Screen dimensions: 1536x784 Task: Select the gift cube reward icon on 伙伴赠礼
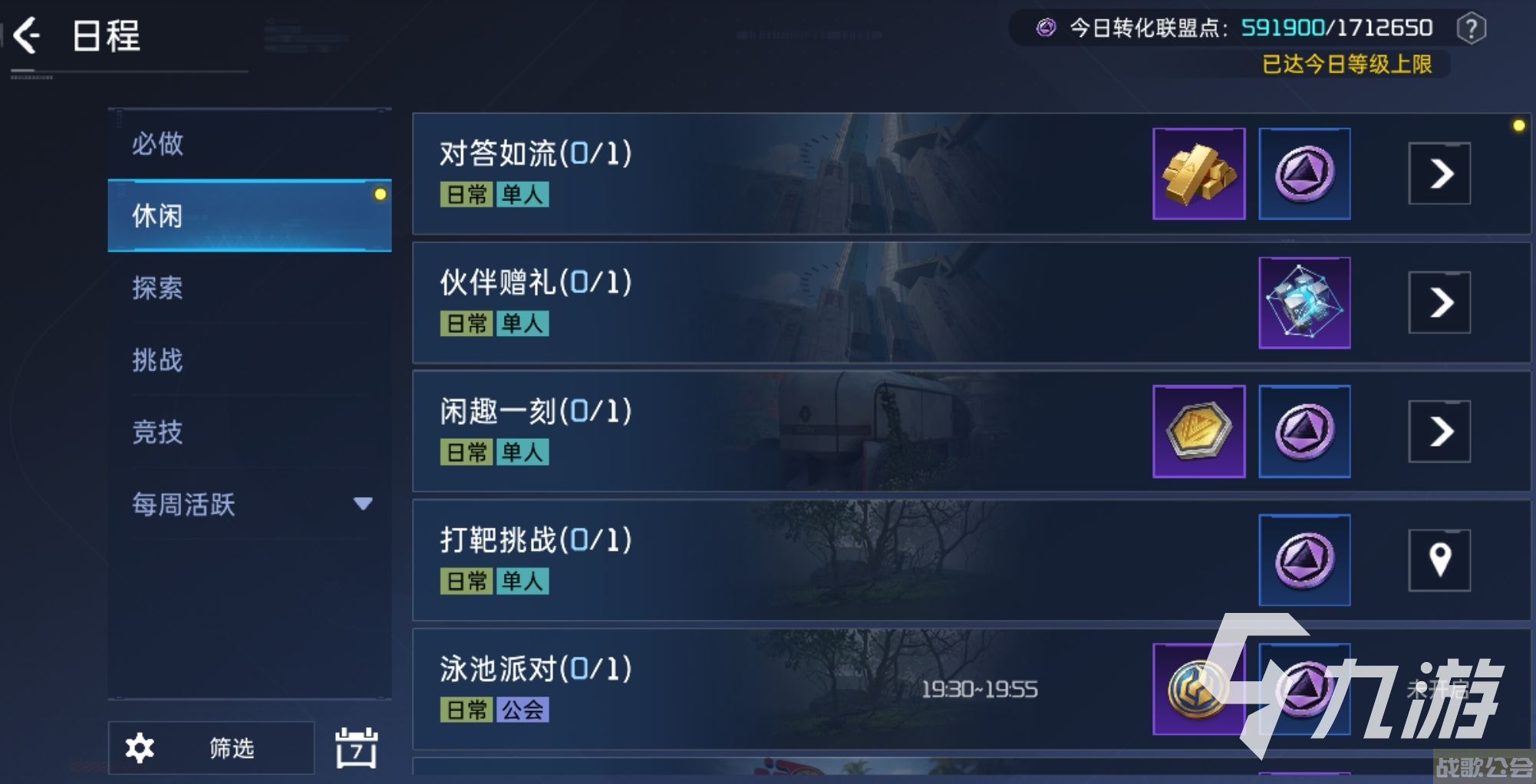tap(1304, 303)
